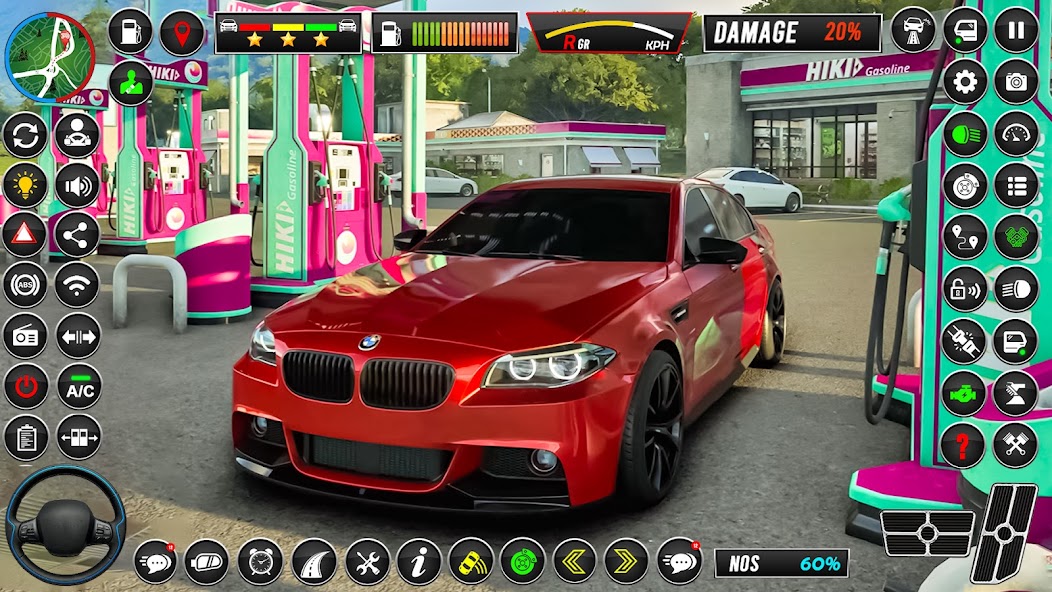Image resolution: width=1052 pixels, height=592 pixels.
Task: Activate the right turn arrow signal
Action: (627, 561)
